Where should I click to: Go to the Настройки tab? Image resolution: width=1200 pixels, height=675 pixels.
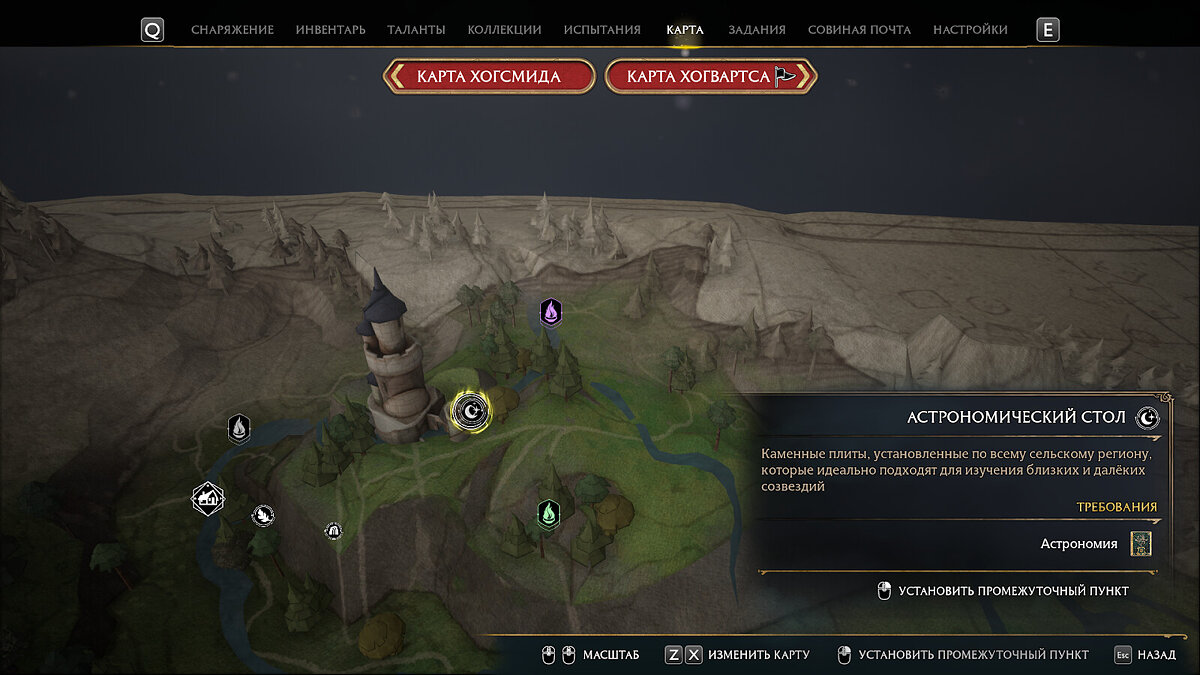coord(970,30)
